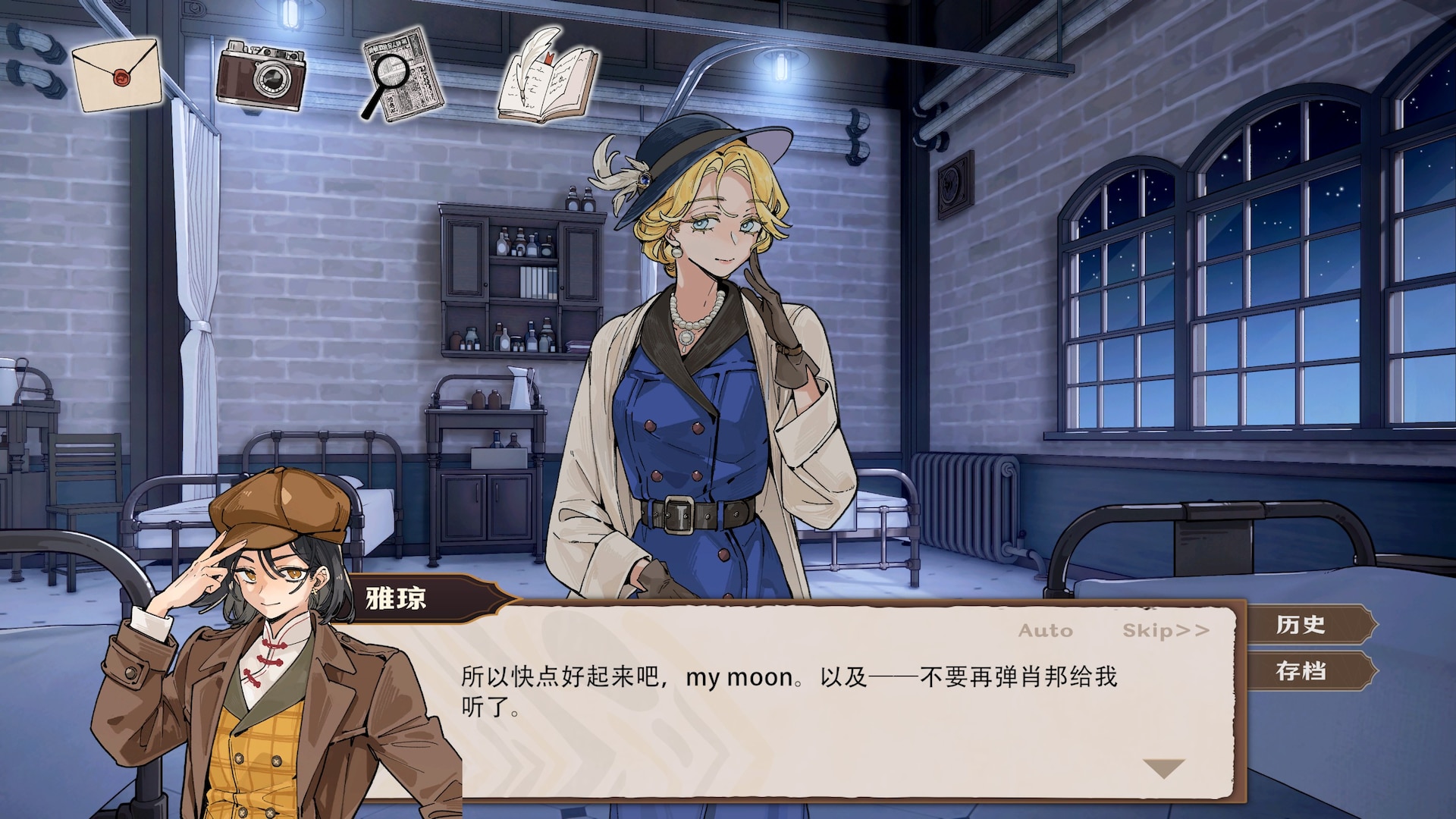Viewport: 1456px width, 819px height.
Task: Activate the Skip>> button
Action: pos(1166,631)
